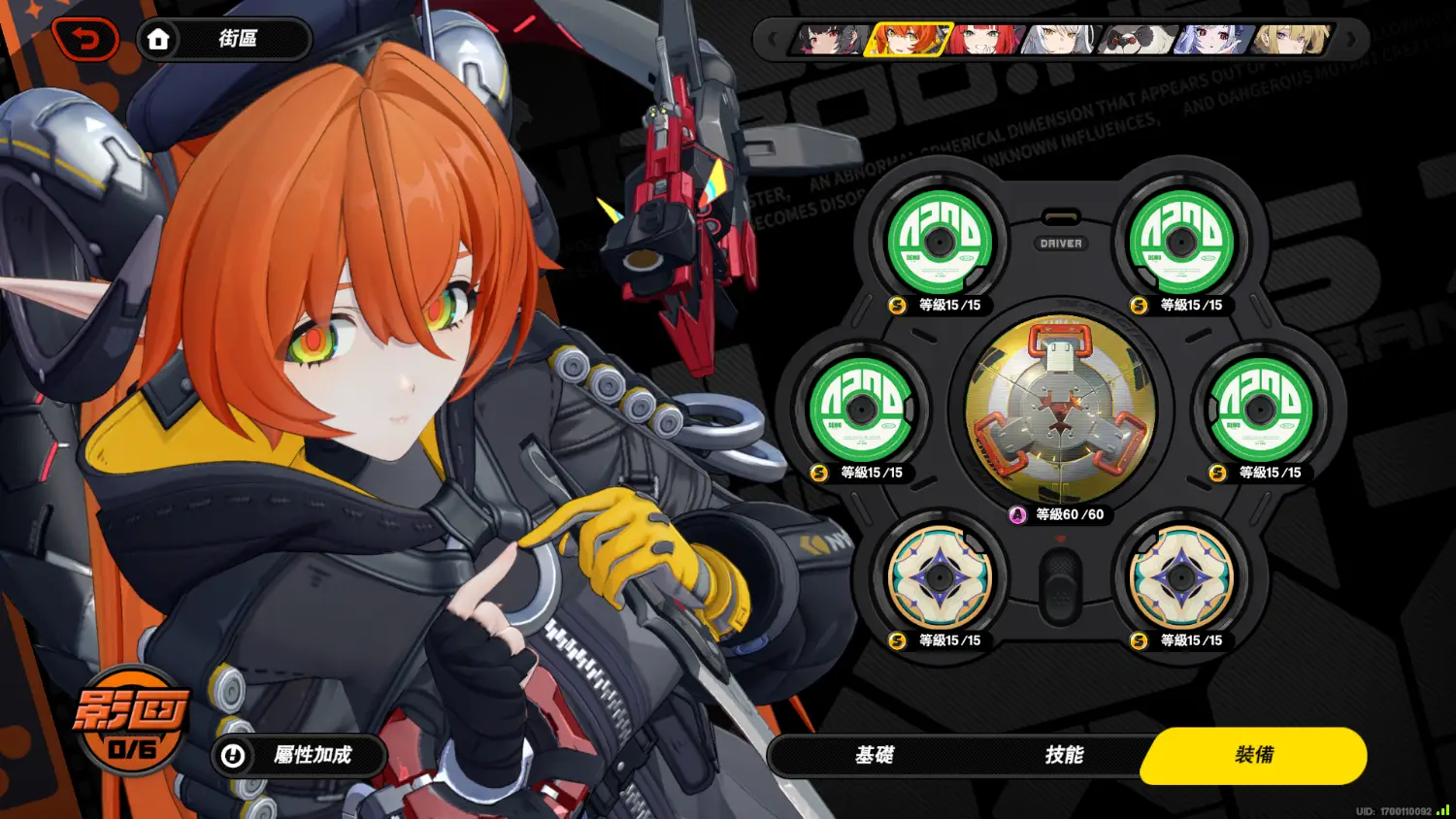
Task: Click the red back arrow button
Action: tap(85, 40)
